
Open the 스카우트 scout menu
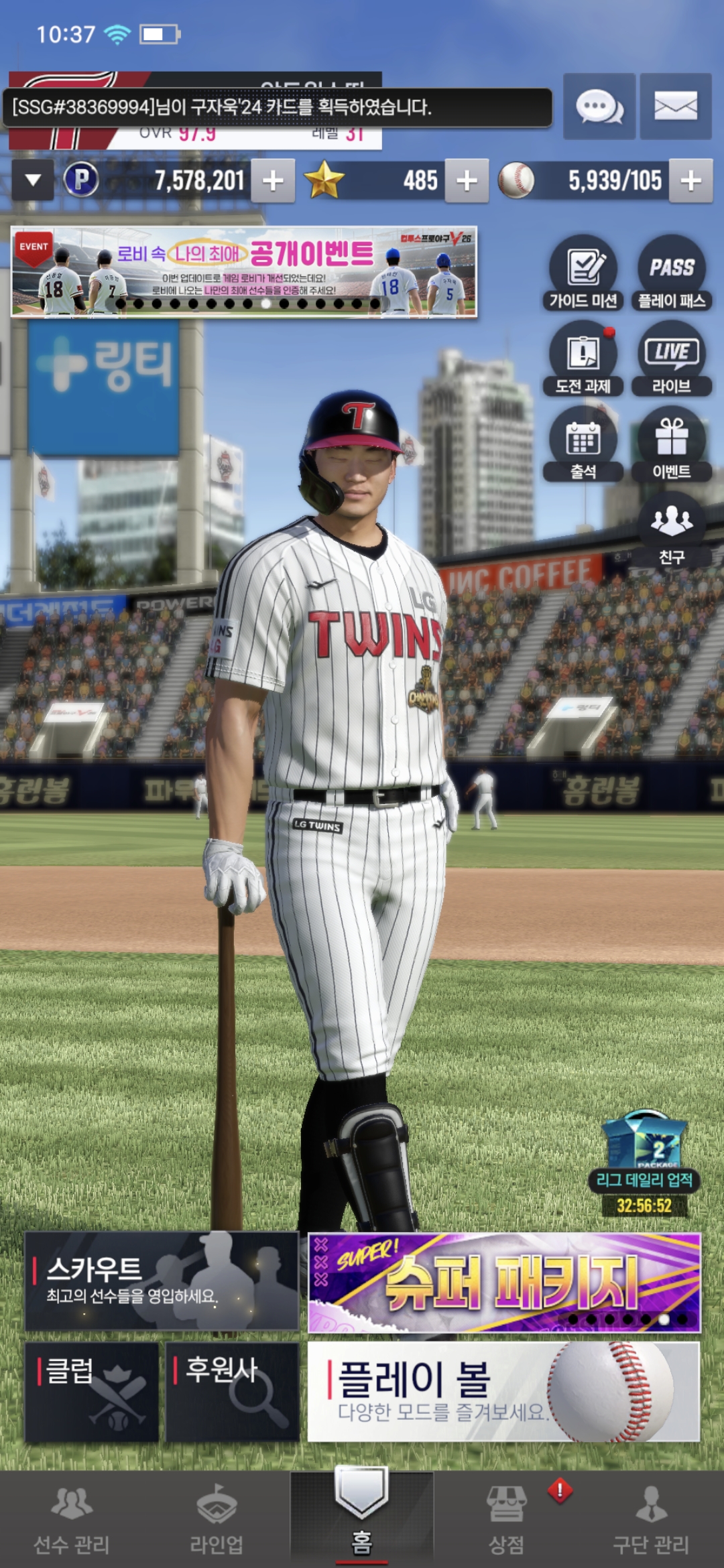162,1281
